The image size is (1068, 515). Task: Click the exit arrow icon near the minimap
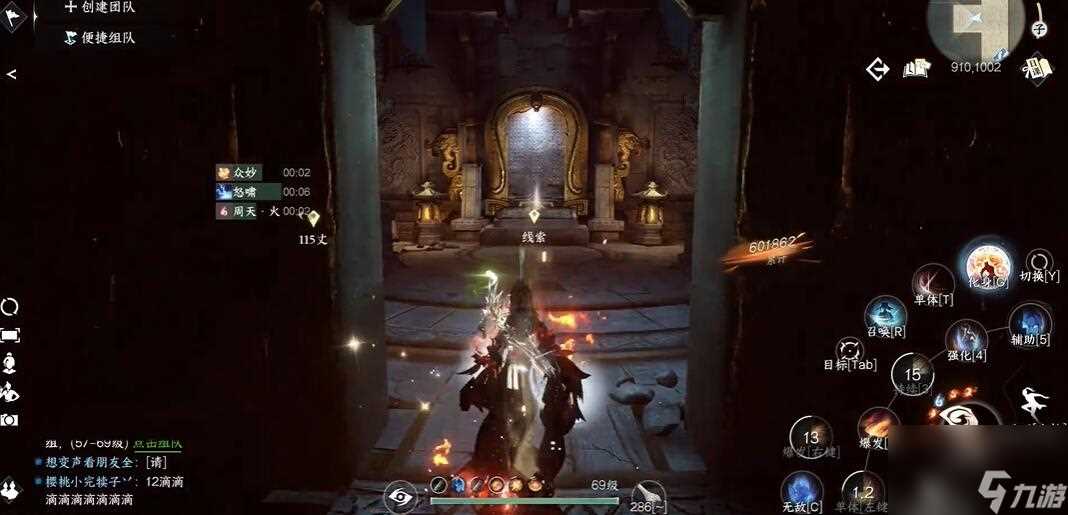(878, 68)
